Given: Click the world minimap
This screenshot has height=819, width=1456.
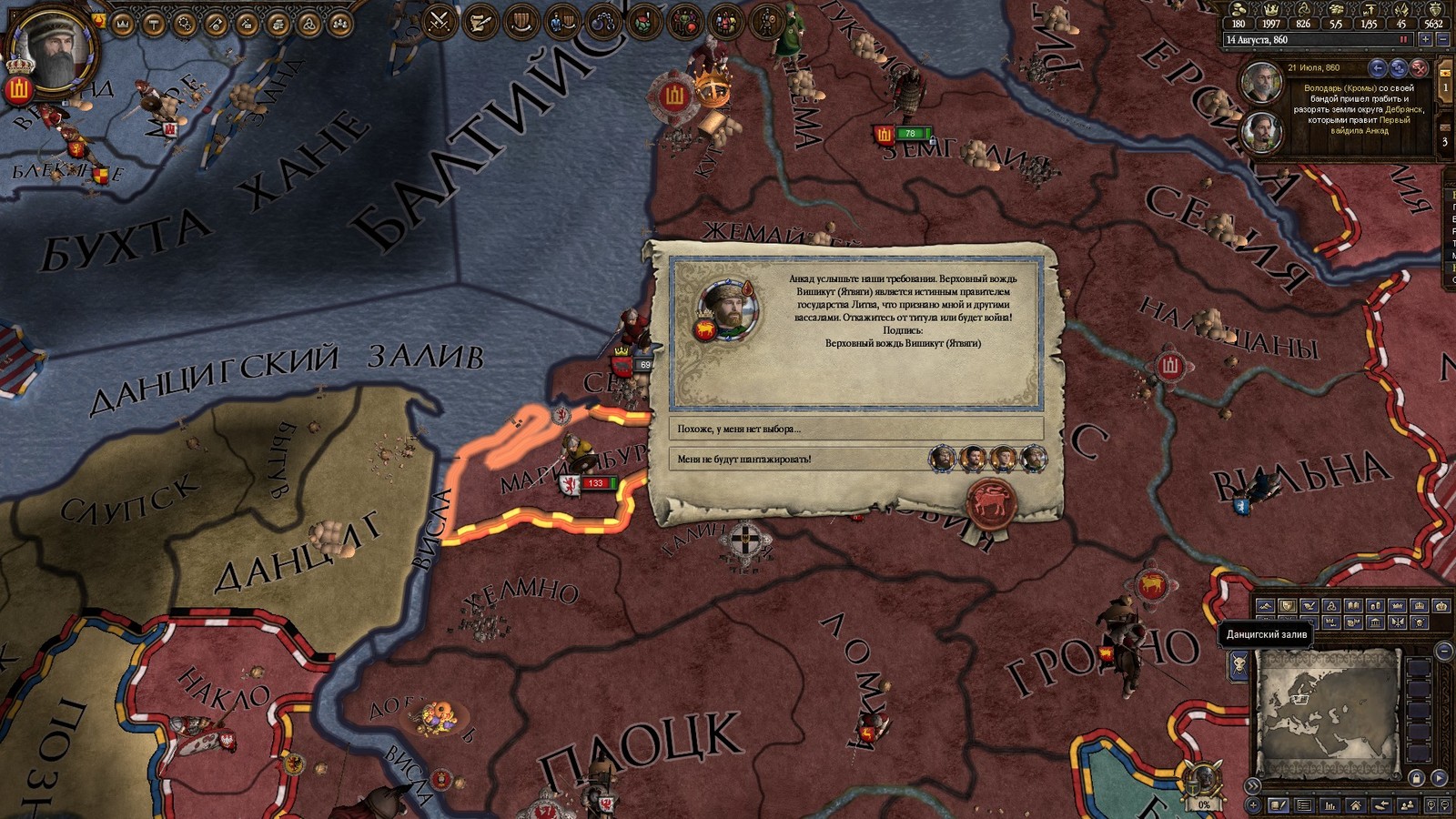Looking at the screenshot, I should 1328,710.
